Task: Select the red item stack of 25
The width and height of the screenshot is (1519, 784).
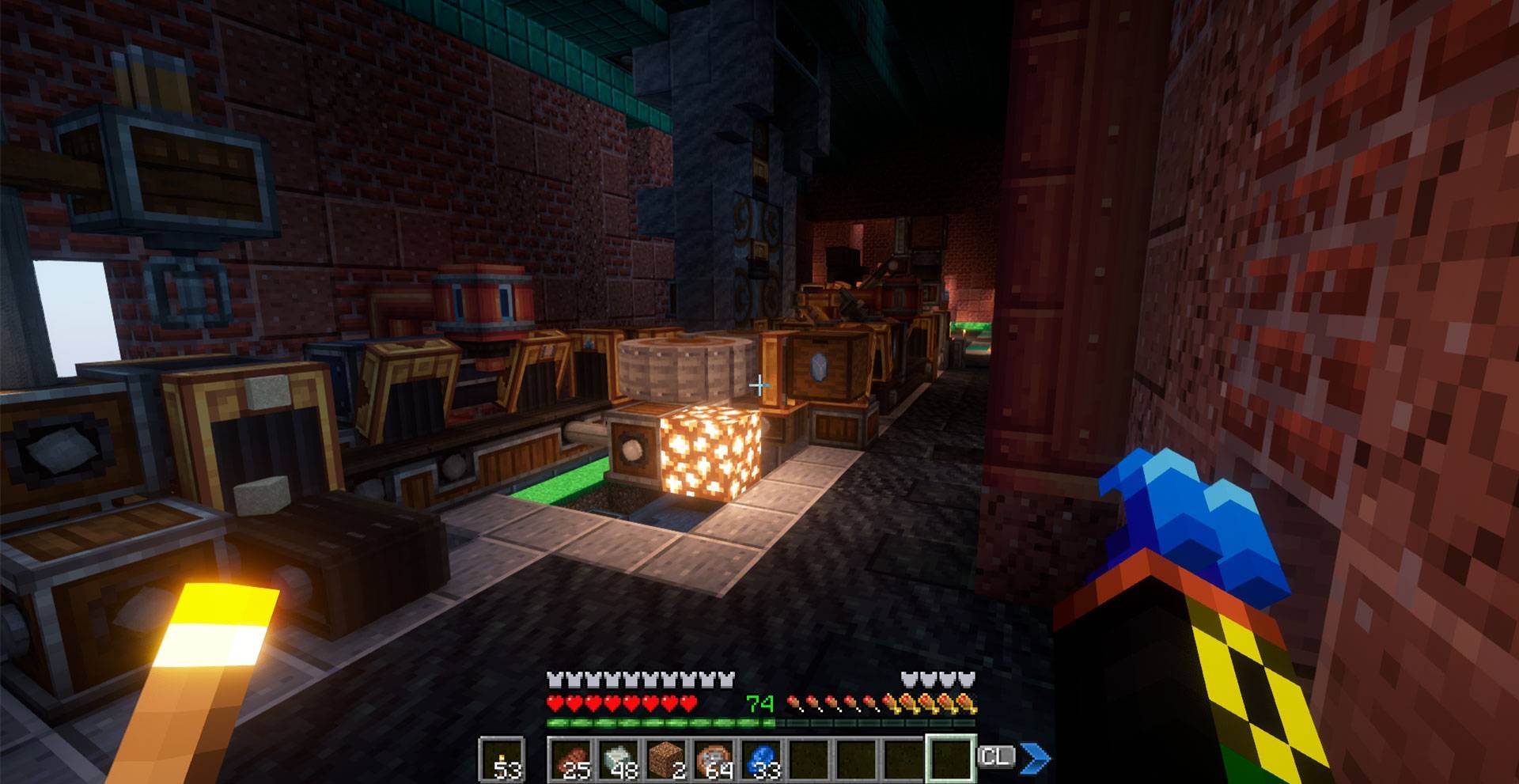Action: coord(571,759)
